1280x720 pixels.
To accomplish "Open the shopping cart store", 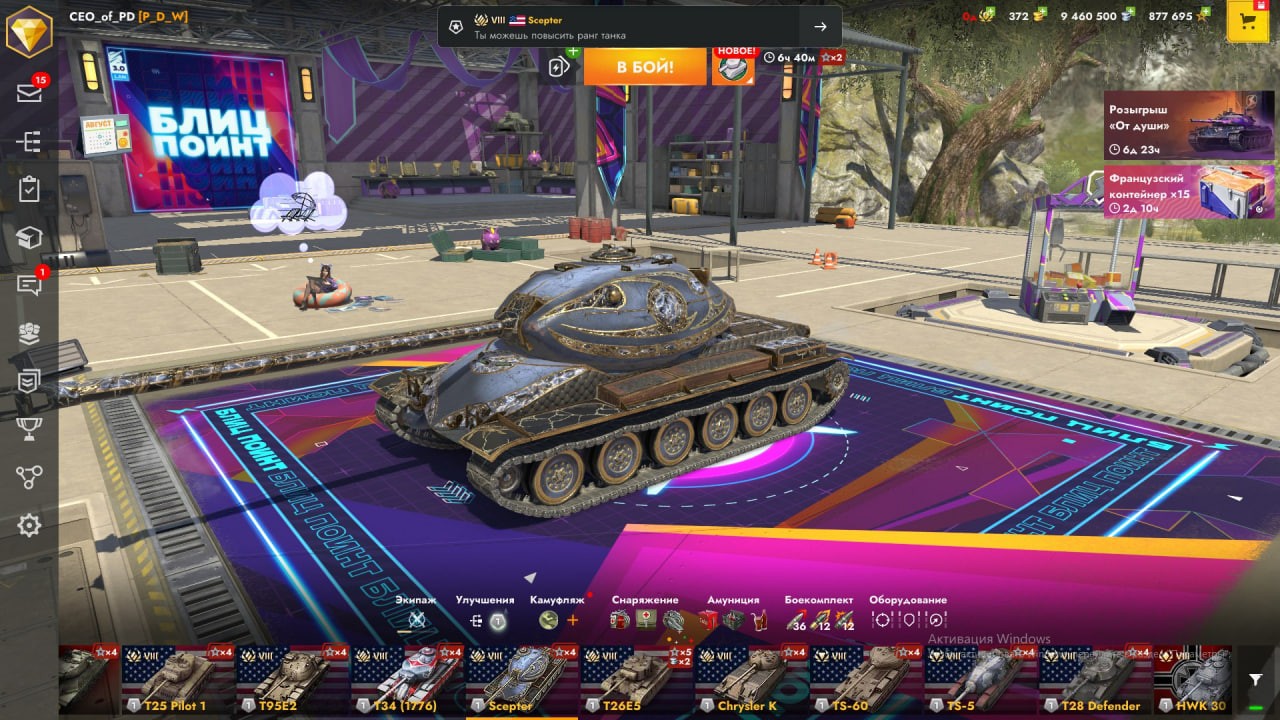I will coord(1247,22).
